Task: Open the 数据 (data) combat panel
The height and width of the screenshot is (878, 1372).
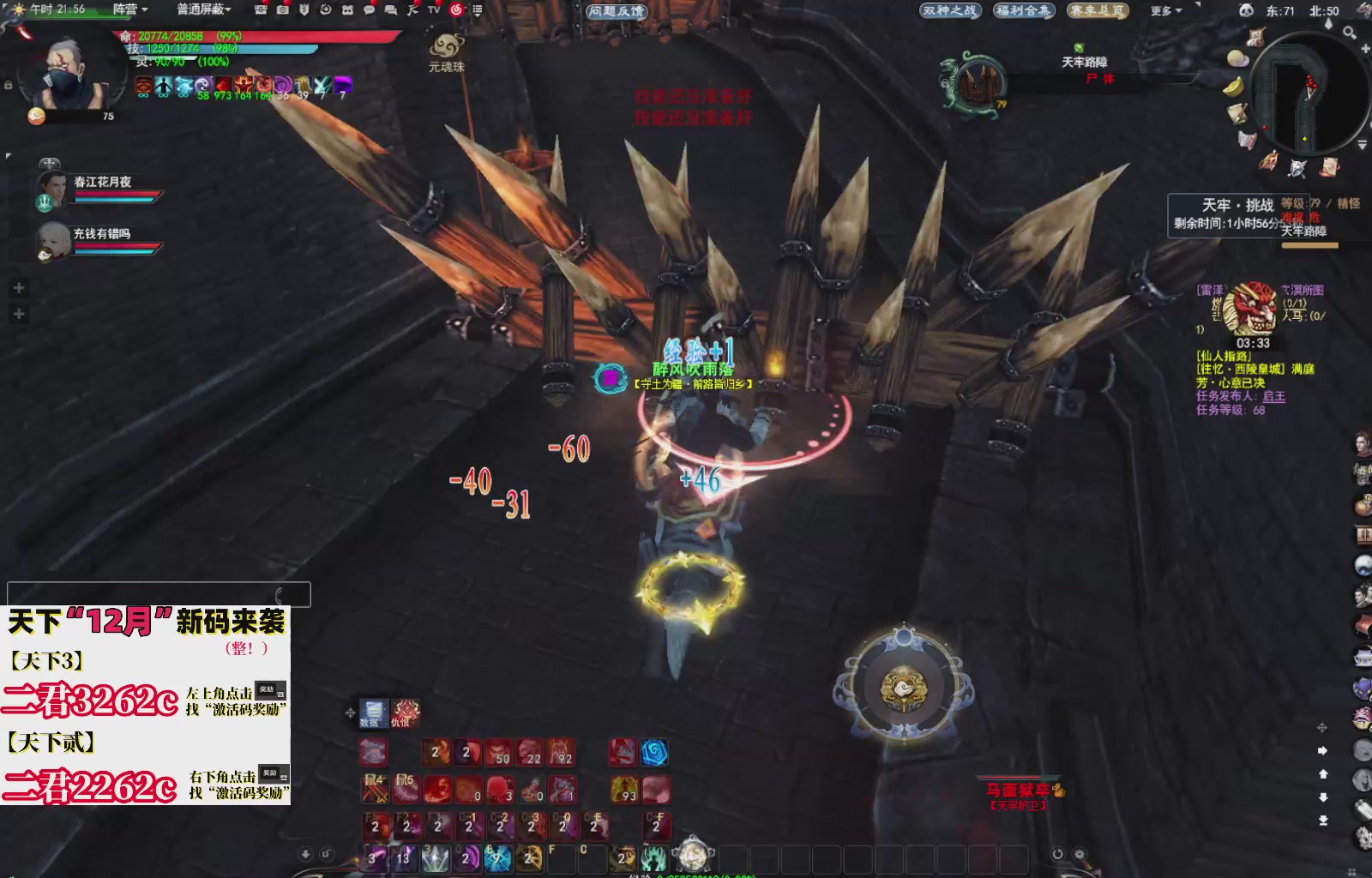Action: (373, 710)
